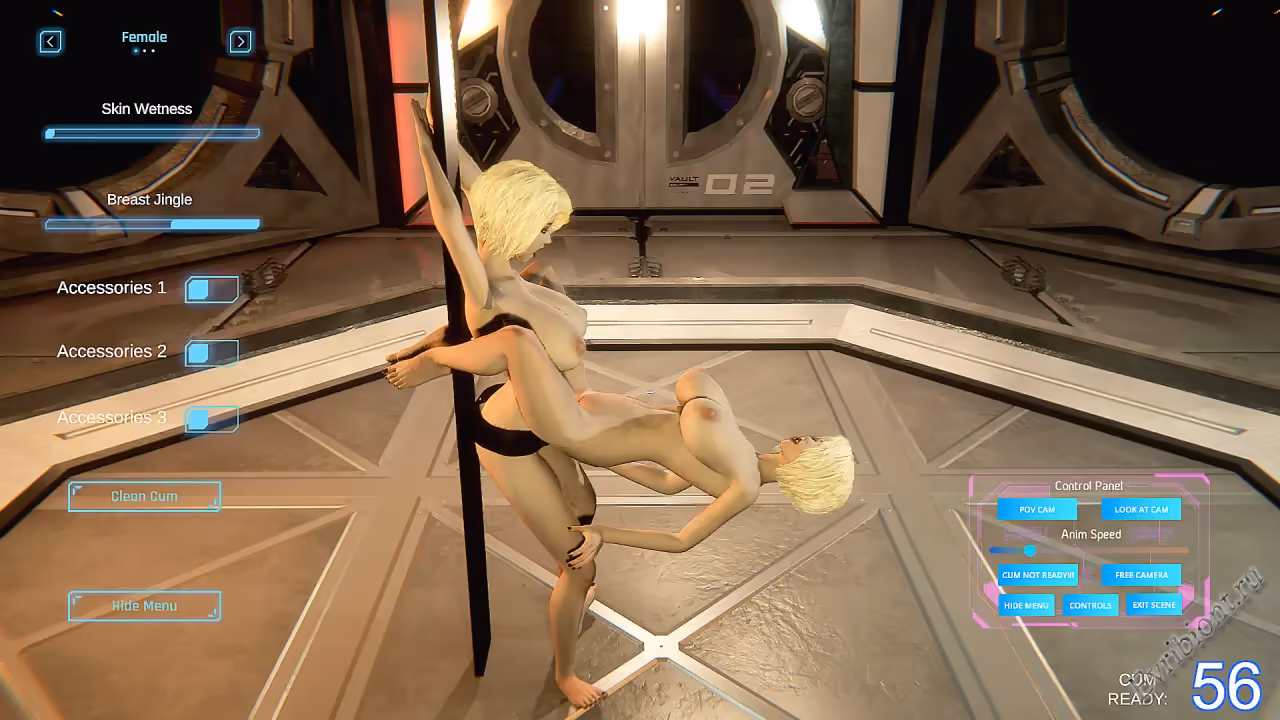This screenshot has height=720, width=1280.
Task: Click Hide Menu inside the Control Panel
Action: (x=1026, y=605)
